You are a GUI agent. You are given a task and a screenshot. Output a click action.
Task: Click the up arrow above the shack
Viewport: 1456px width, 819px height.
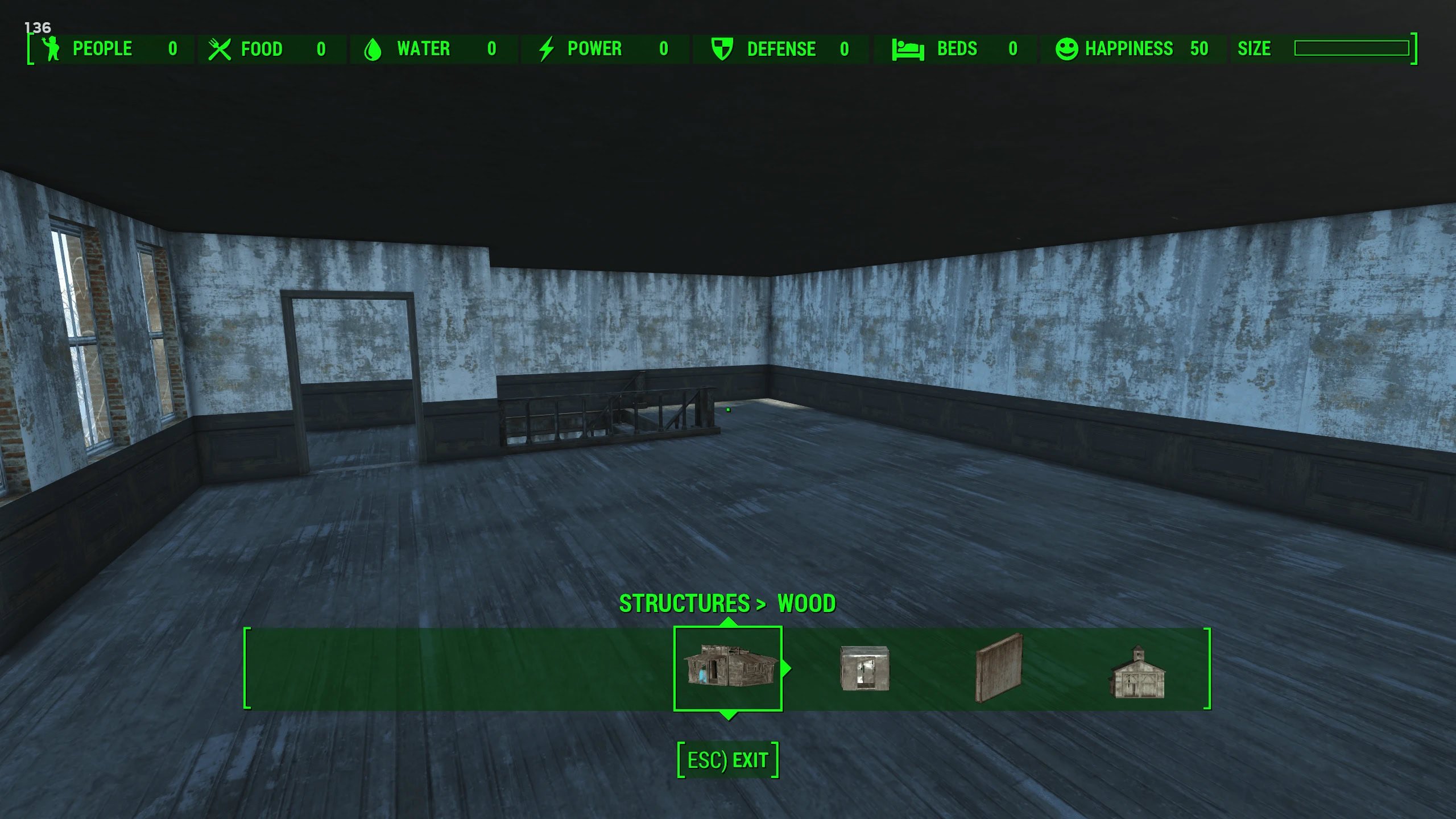tap(728, 622)
